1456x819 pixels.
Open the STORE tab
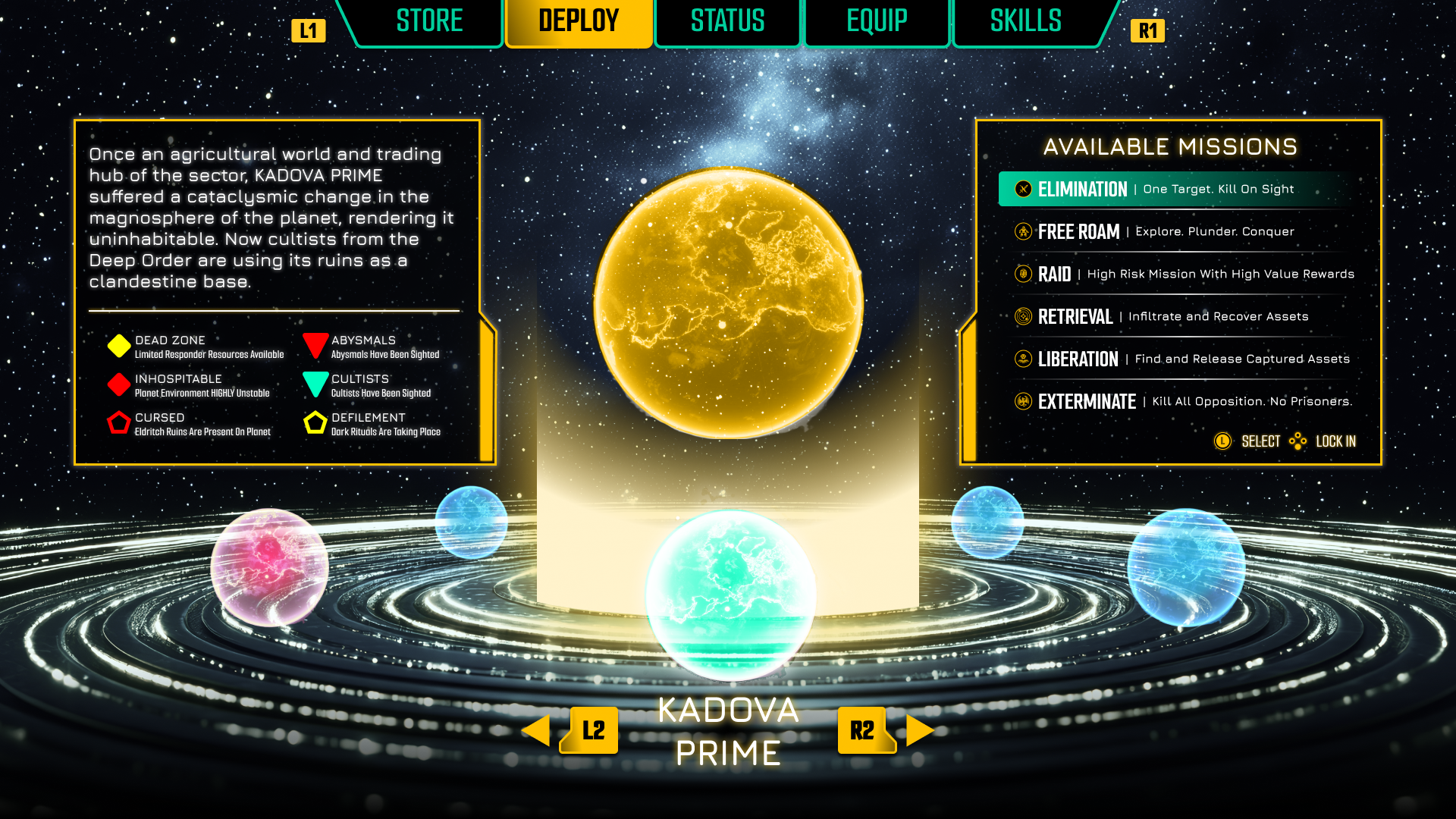pos(428,21)
